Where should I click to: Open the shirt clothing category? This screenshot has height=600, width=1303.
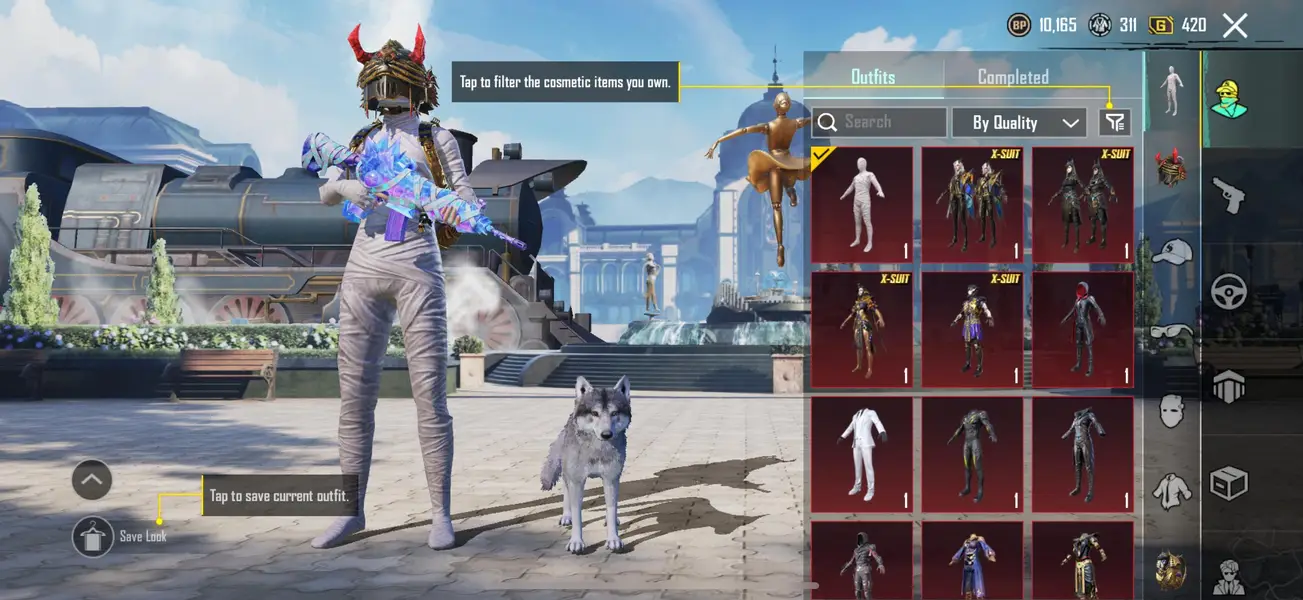click(1171, 490)
